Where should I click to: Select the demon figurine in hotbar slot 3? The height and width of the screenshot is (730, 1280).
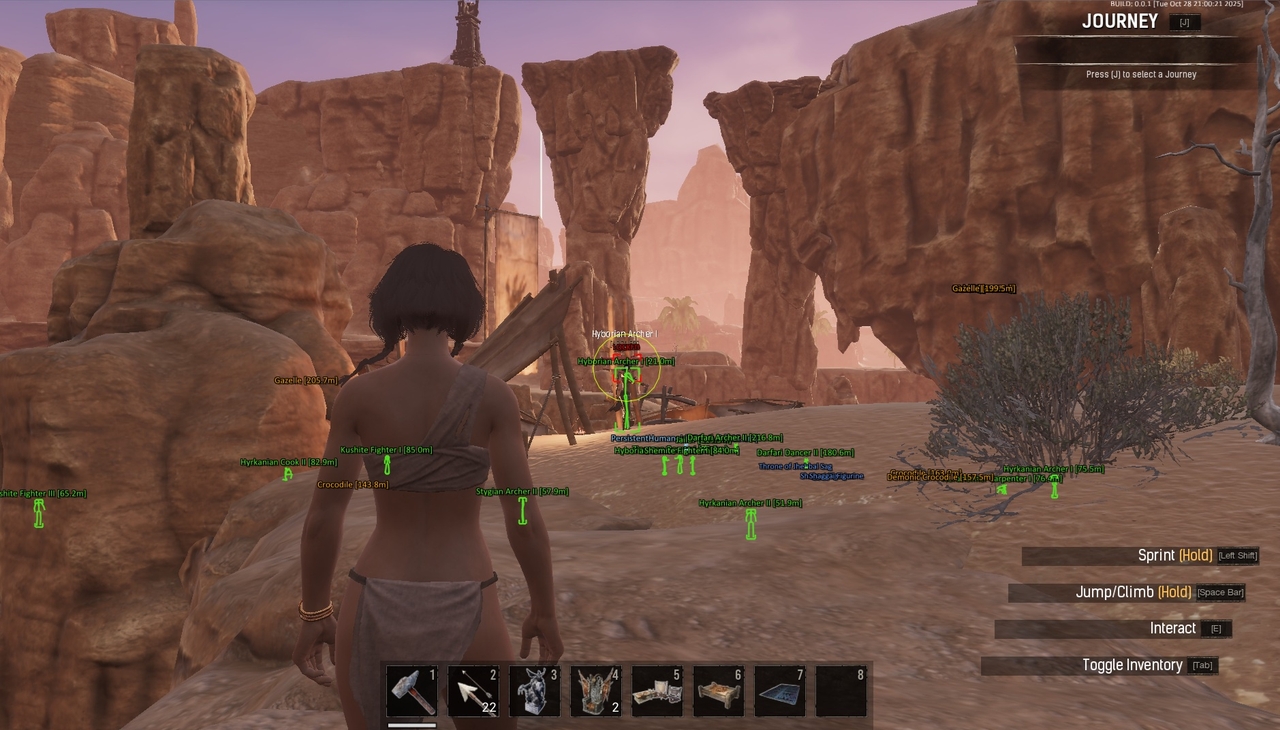534,692
